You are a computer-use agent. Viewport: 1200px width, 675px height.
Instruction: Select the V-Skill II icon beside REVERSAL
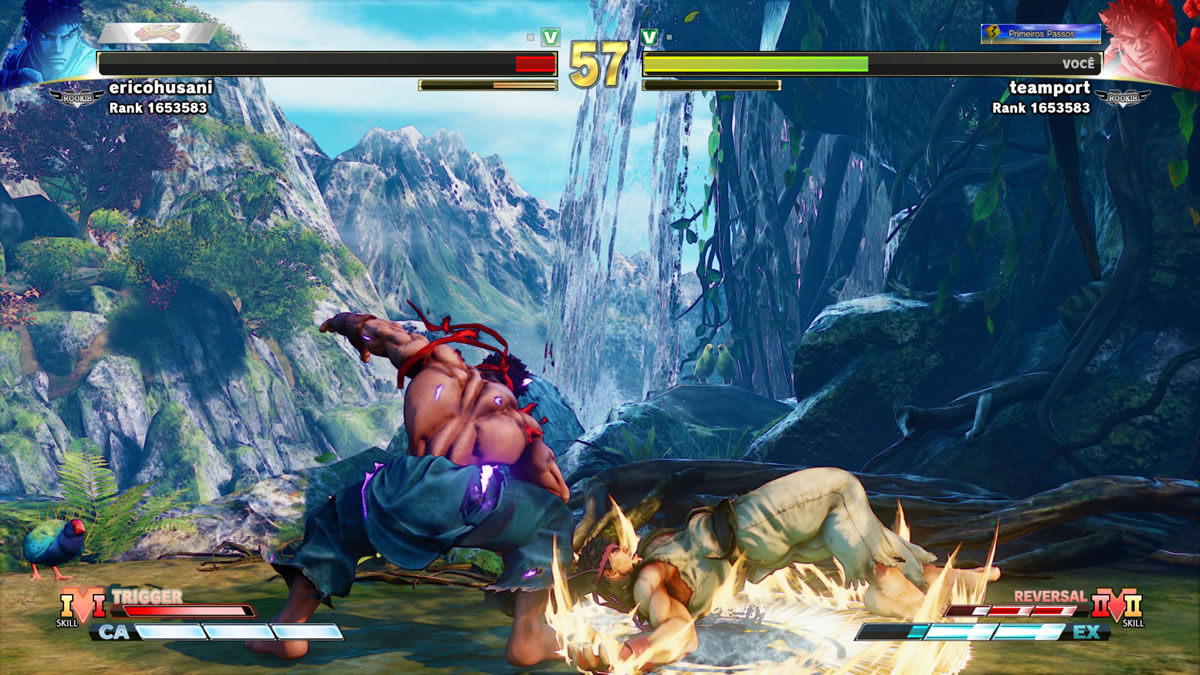1117,605
